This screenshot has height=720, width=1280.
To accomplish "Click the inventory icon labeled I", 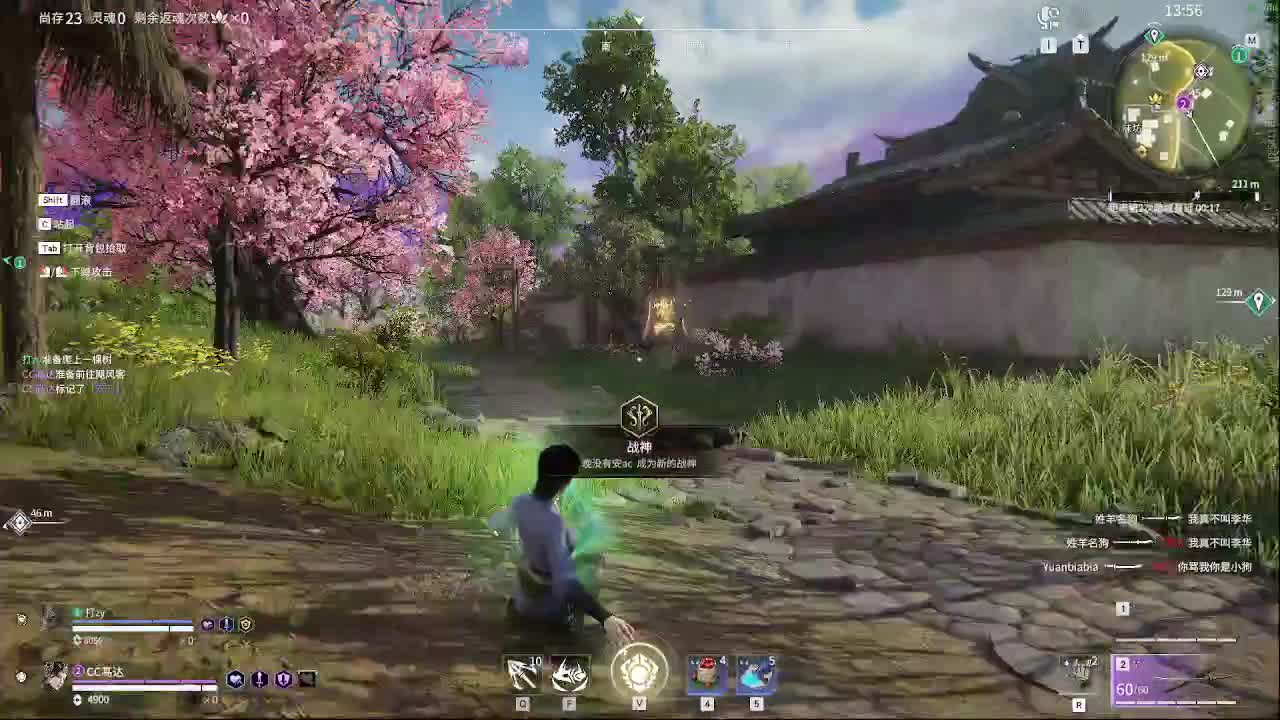I will [x=1049, y=45].
